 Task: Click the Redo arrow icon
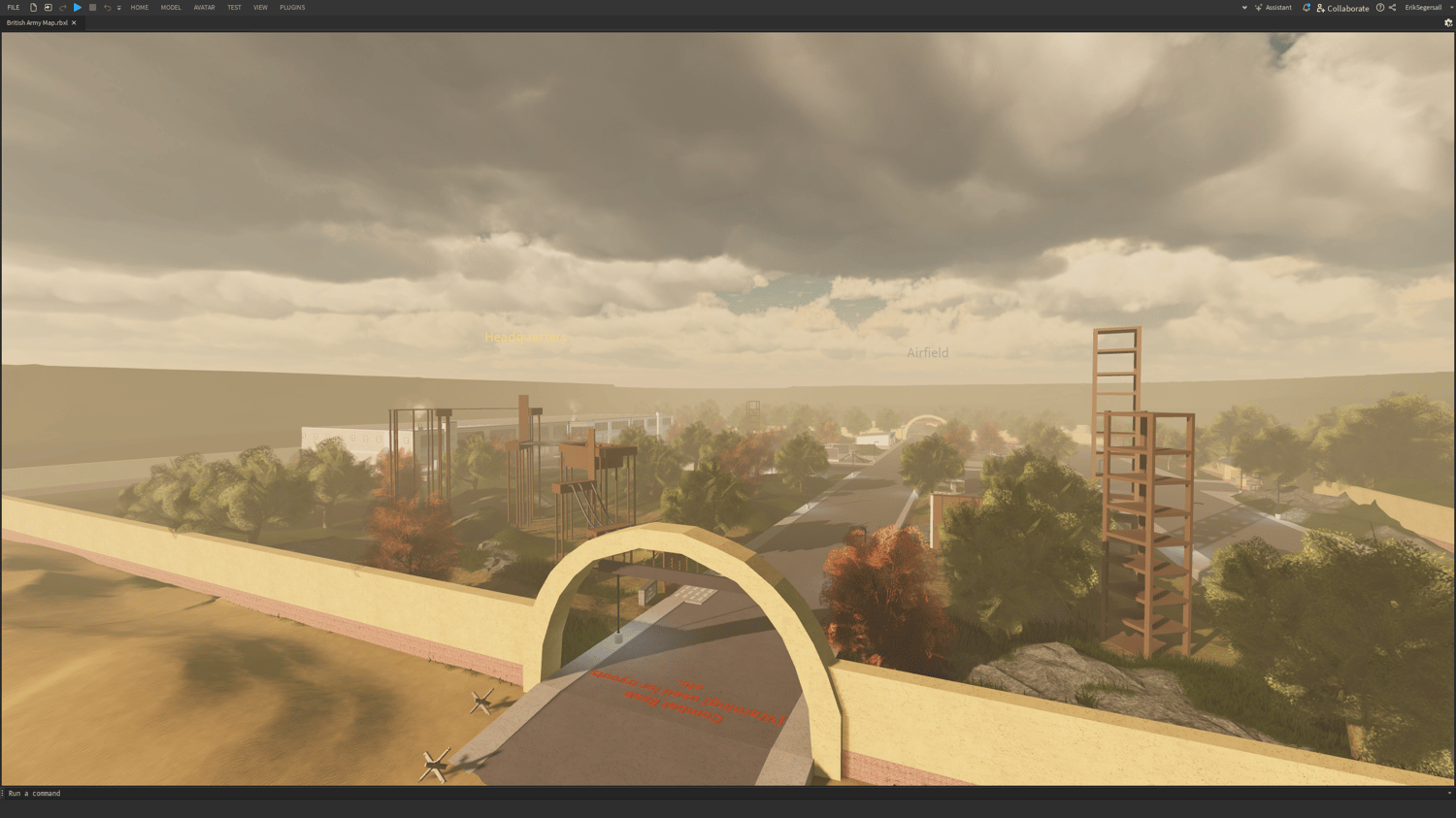tap(63, 7)
